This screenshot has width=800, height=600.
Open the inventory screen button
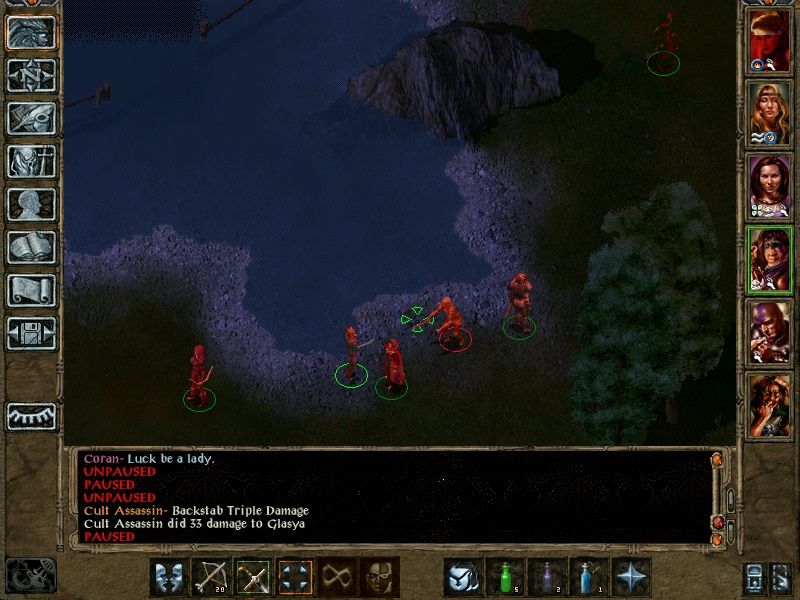pos(32,162)
